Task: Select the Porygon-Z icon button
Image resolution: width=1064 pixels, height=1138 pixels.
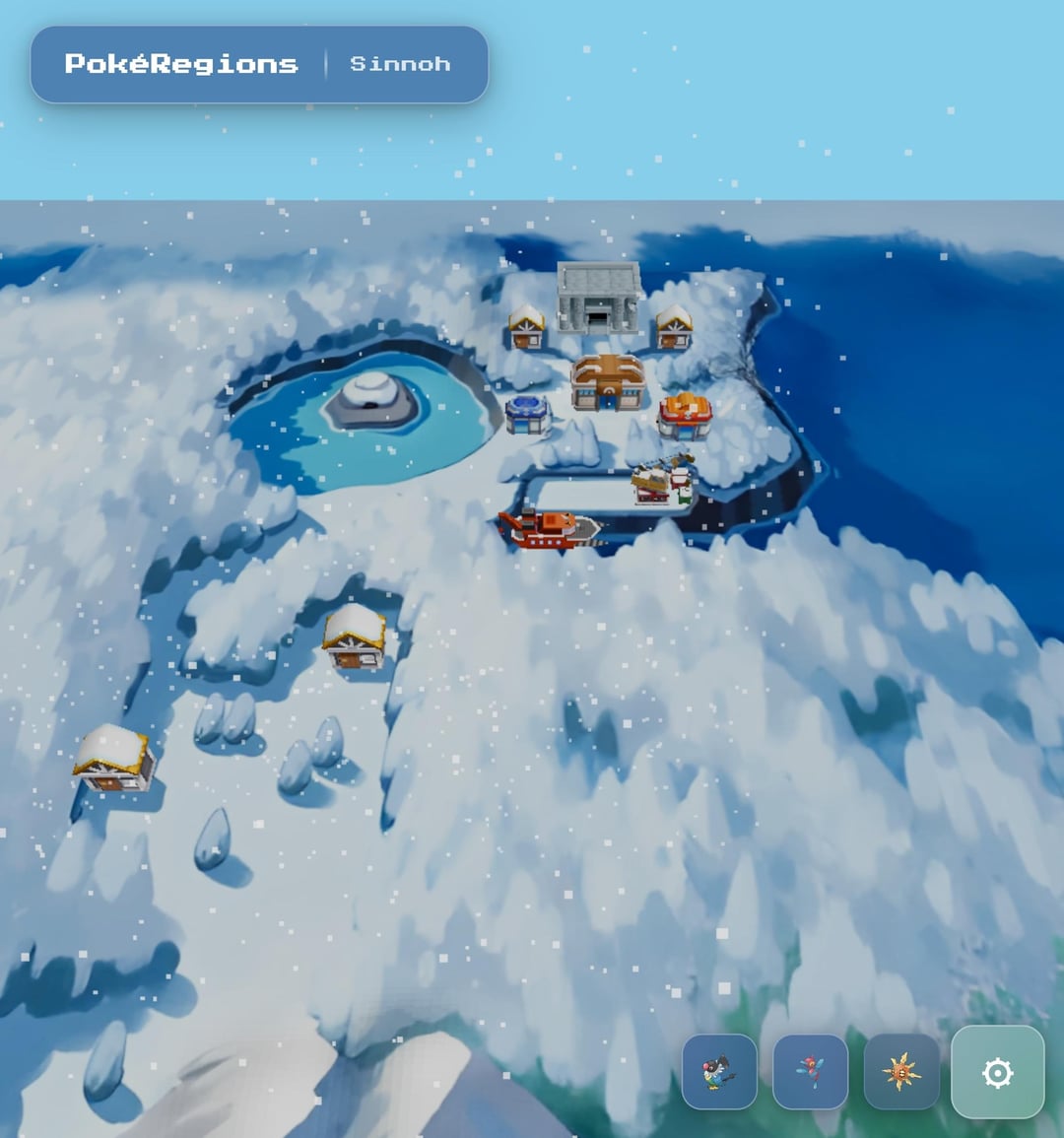Action: point(810,1072)
